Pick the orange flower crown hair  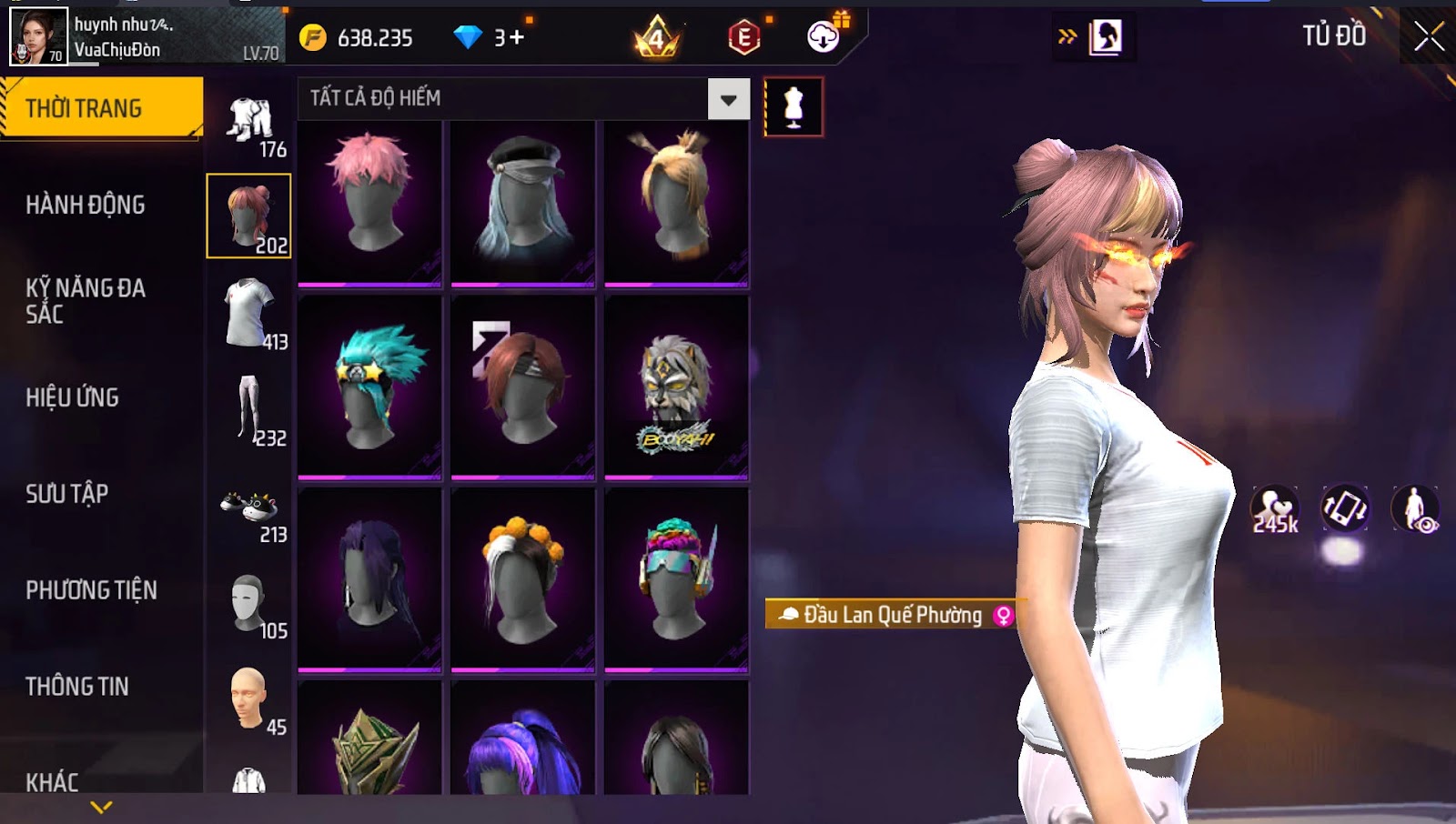[x=522, y=580]
